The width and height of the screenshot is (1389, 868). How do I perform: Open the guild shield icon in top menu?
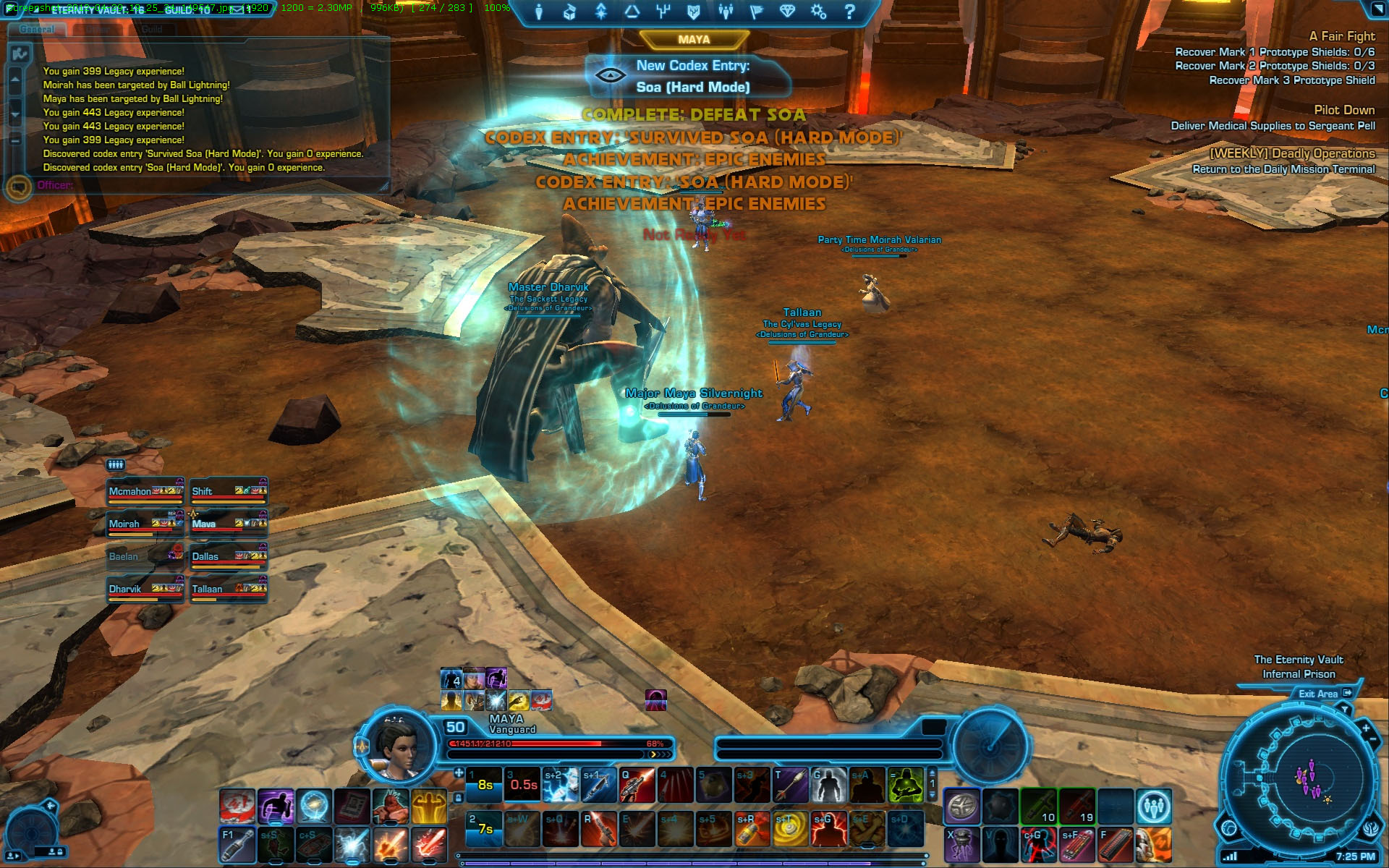click(694, 11)
